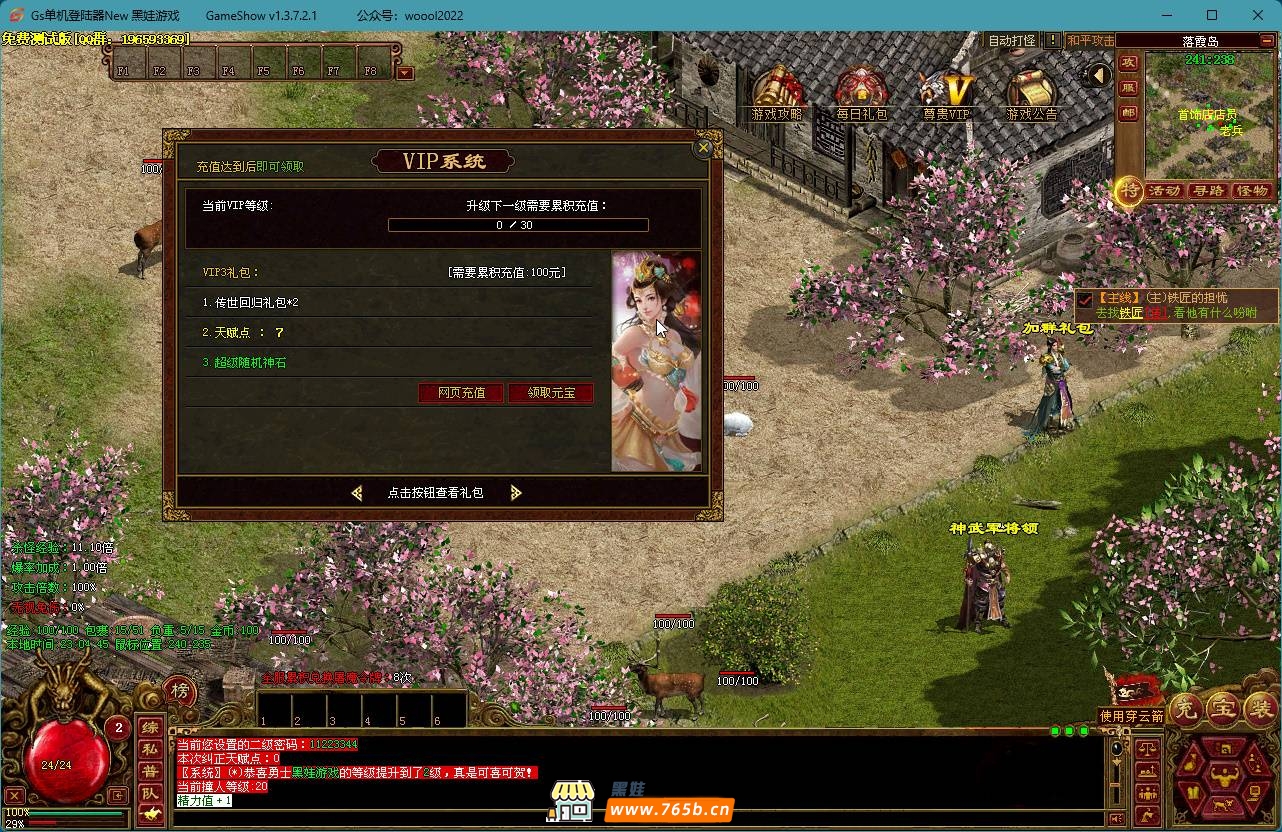Screen dimensions: 1282x832
Task: Open the 活动 events button
Action: pyautogui.click(x=1164, y=190)
